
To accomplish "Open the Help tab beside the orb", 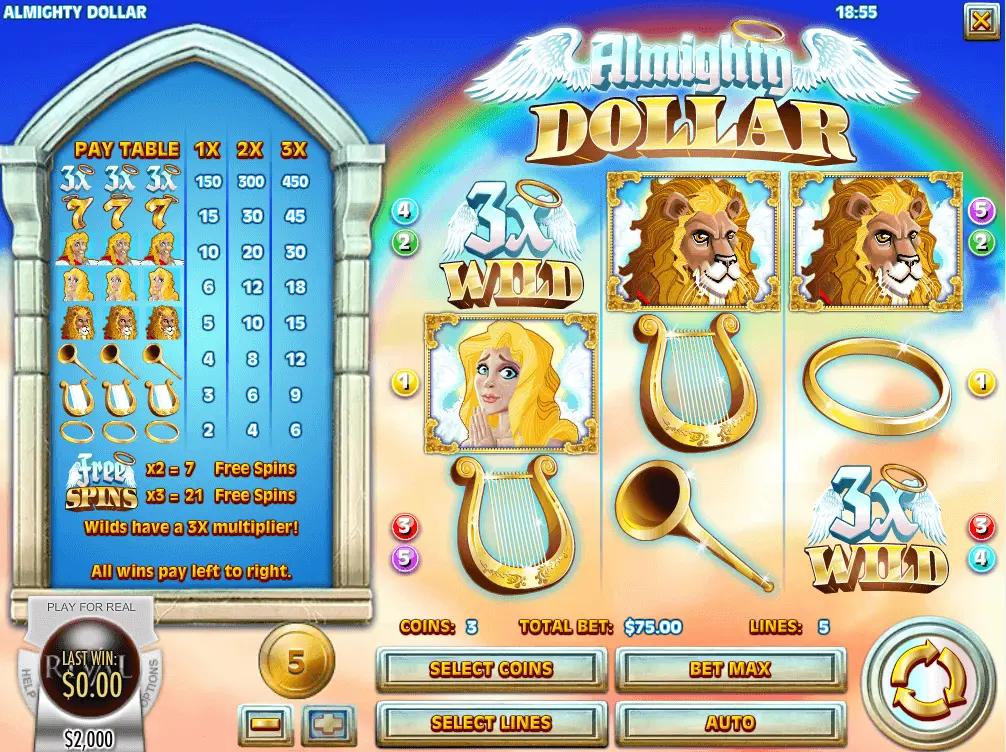I will (27, 681).
